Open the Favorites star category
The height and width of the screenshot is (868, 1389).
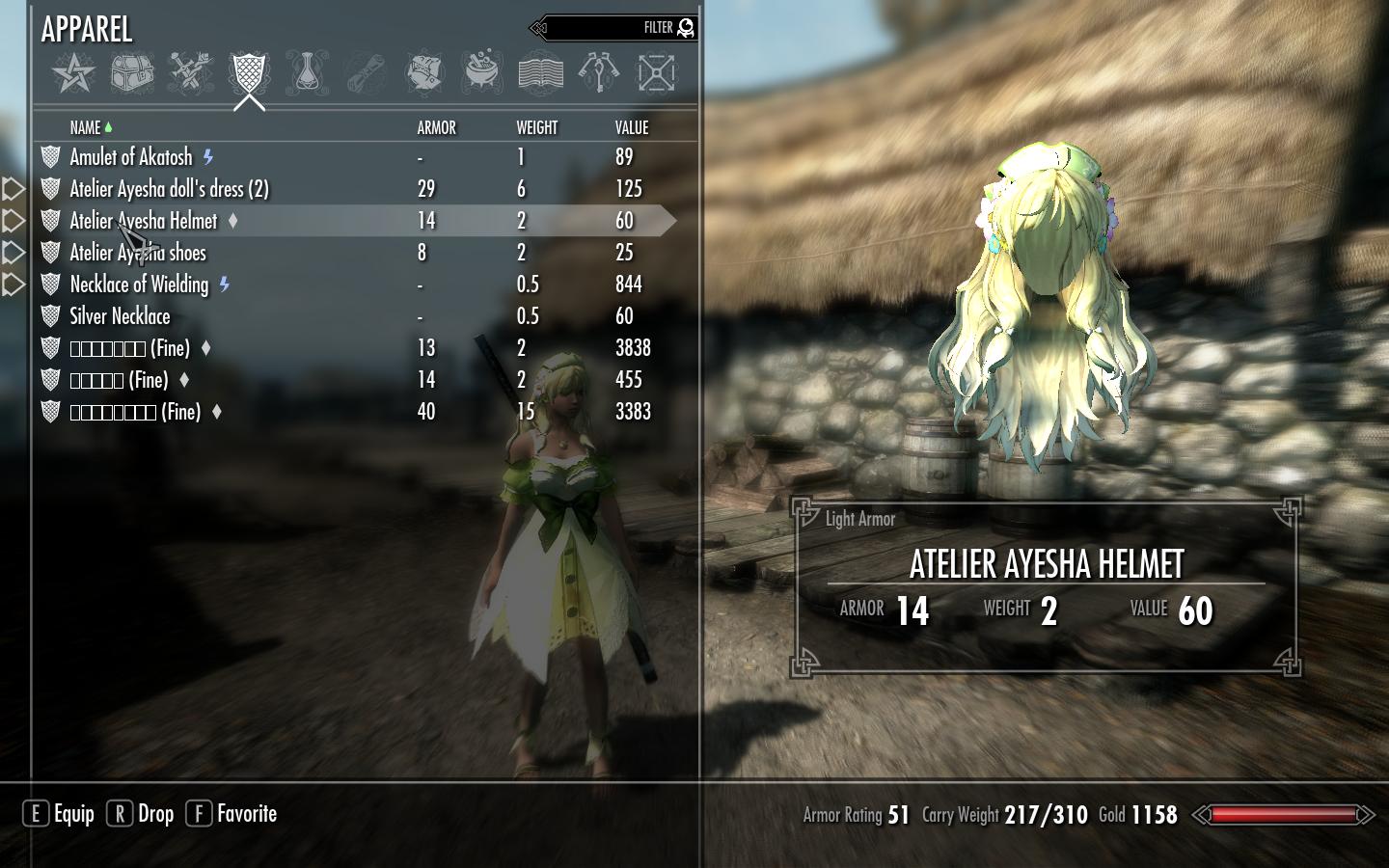pyautogui.click(x=73, y=73)
